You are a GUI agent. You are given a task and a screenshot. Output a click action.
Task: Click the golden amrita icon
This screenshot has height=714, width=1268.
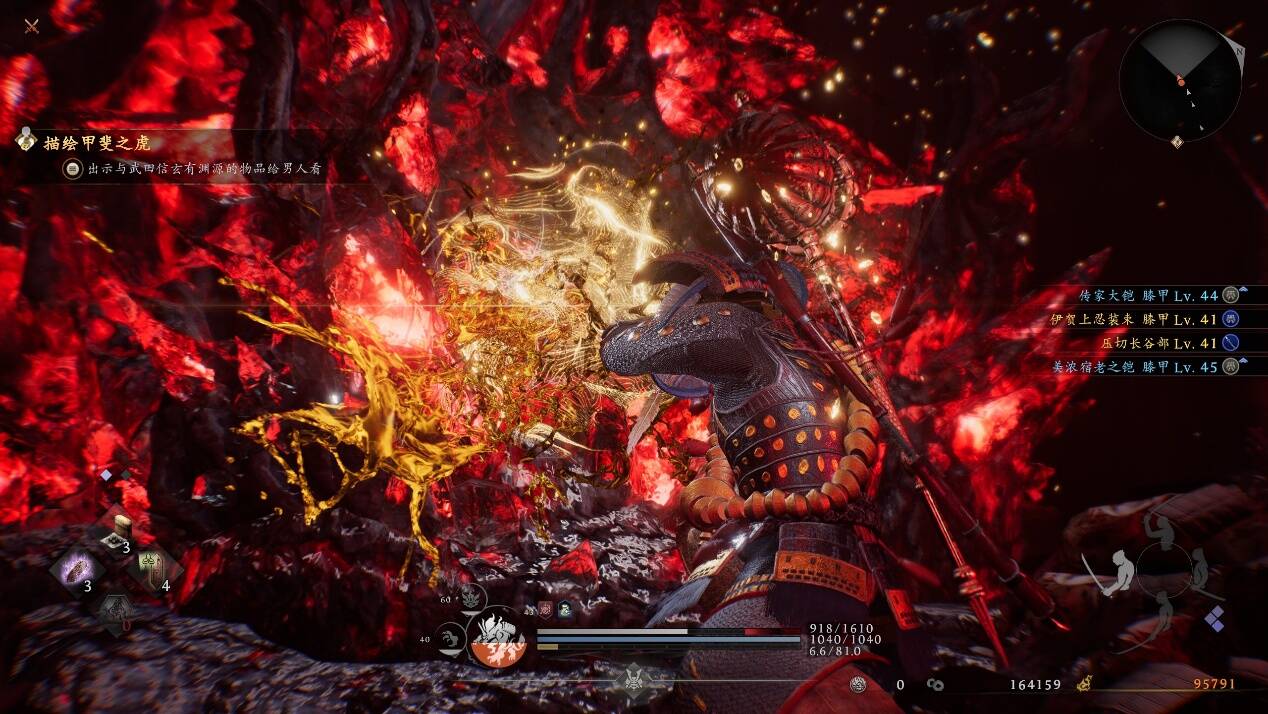[1082, 685]
